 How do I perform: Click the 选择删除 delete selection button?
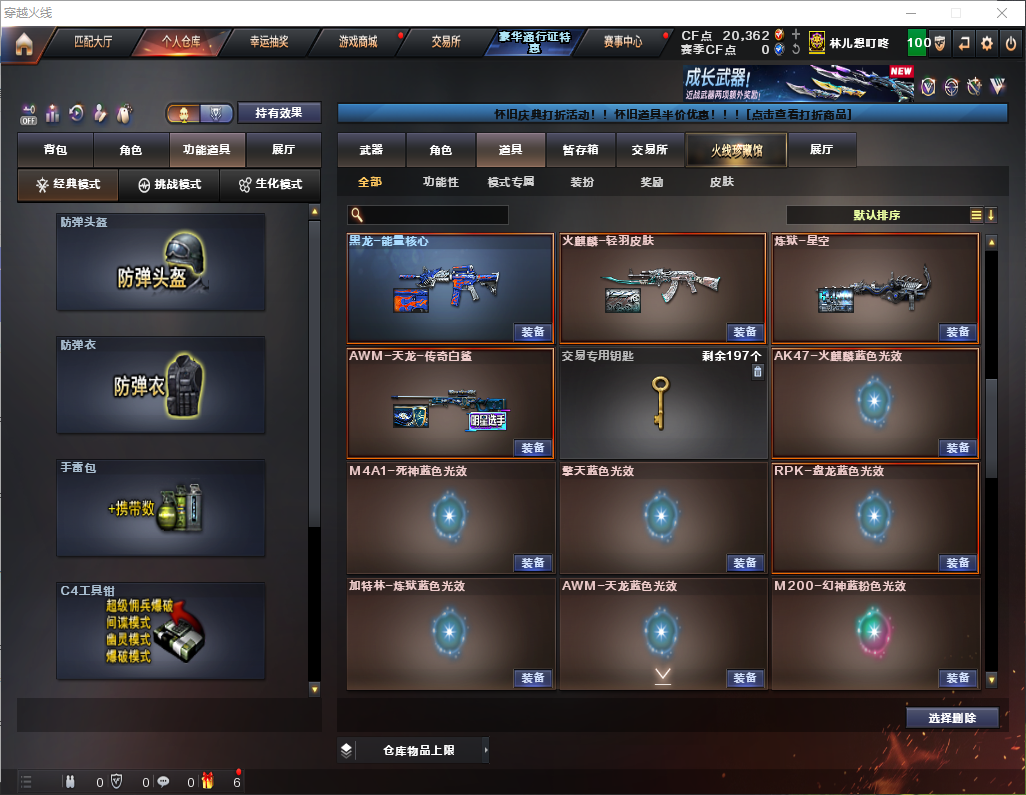(952, 718)
